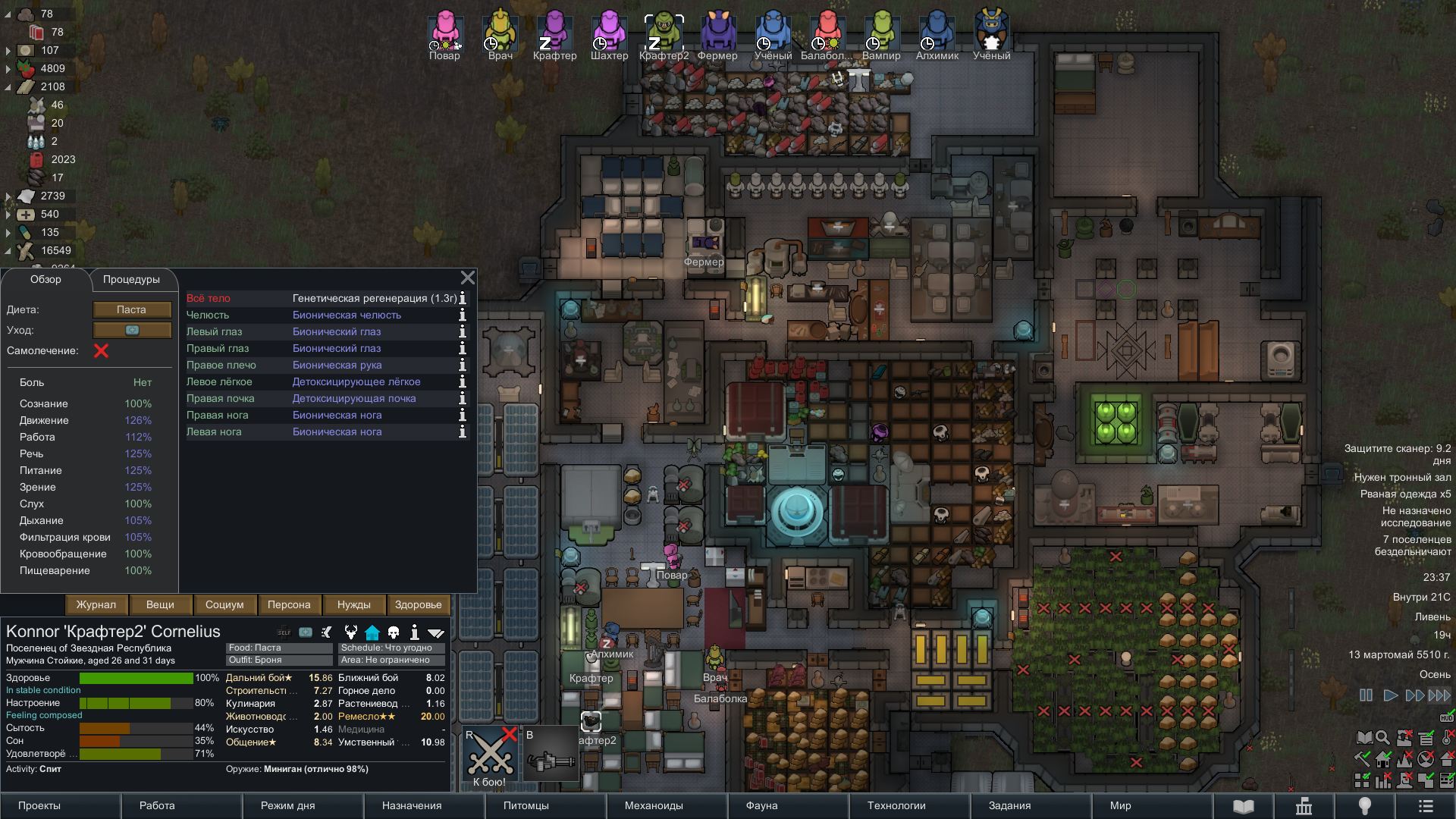Viewport: 1456px width, 819px height.
Task: Open the Работа work priorities tab
Action: coord(157,805)
